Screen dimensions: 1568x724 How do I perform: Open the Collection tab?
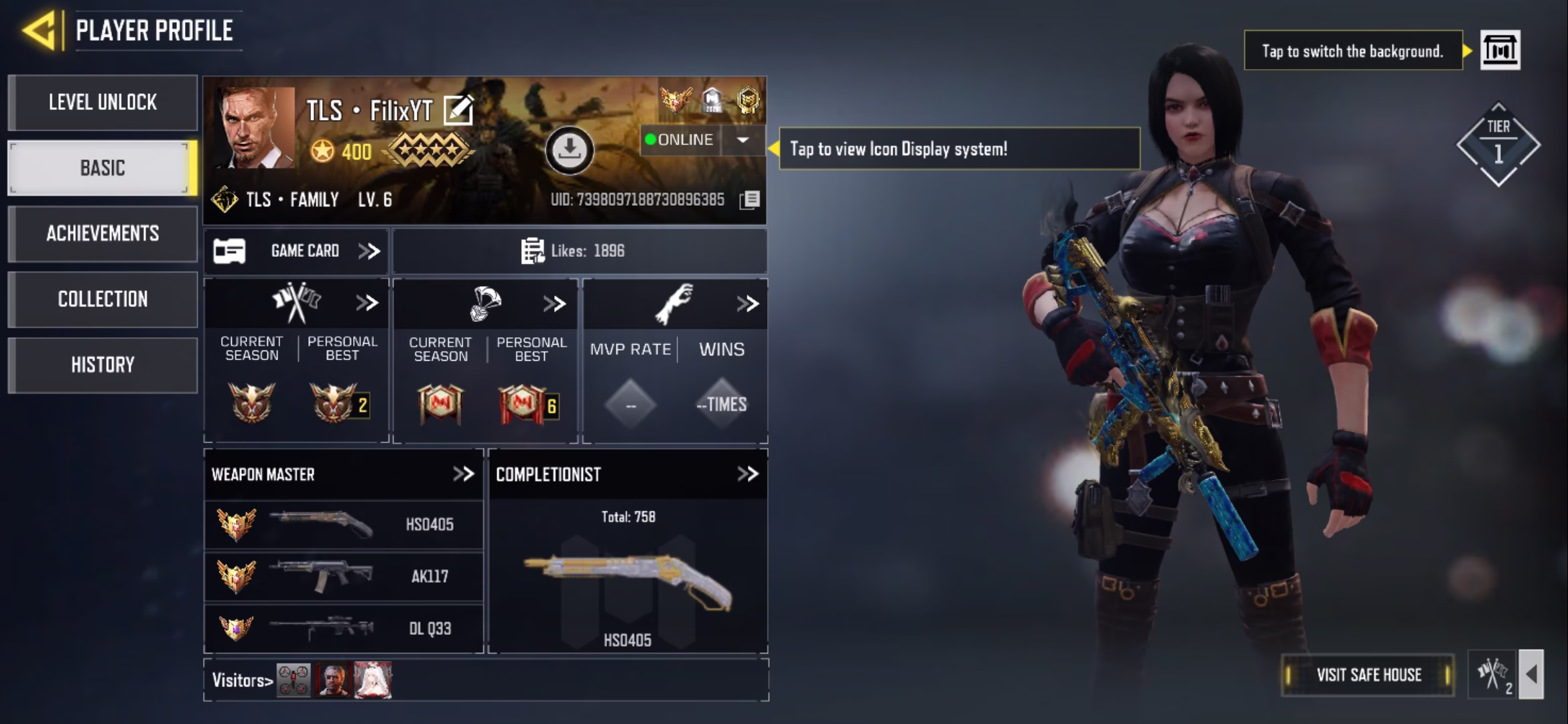point(103,299)
